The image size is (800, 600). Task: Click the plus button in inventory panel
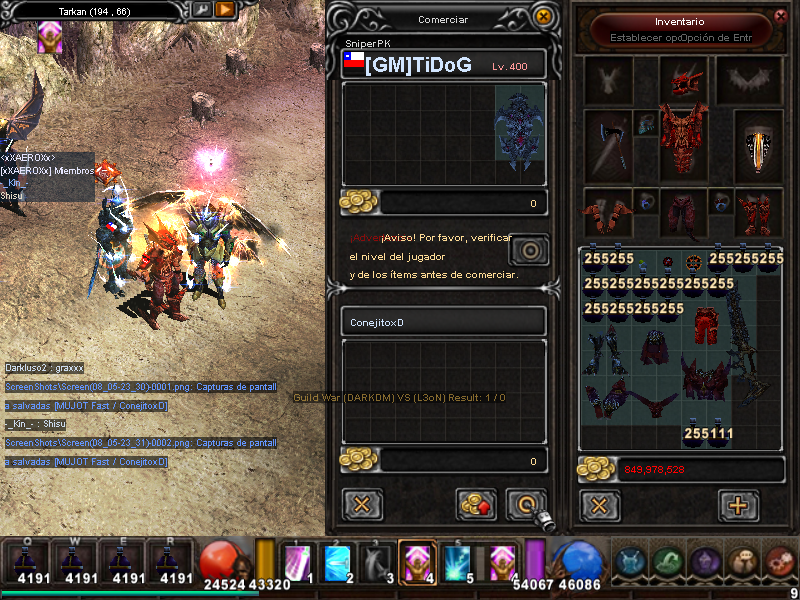pyautogui.click(x=738, y=505)
